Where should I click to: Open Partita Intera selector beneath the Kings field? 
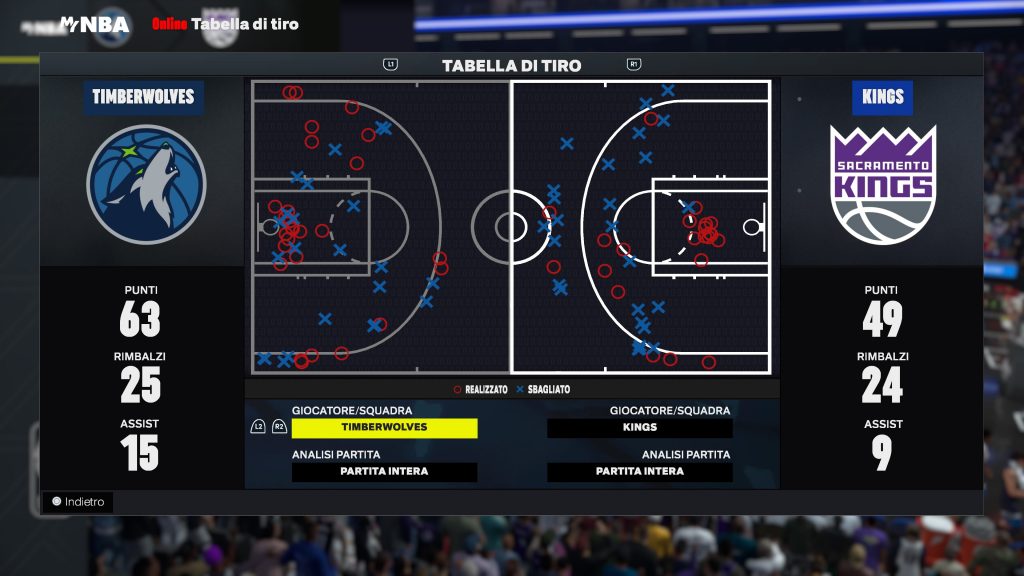640,472
